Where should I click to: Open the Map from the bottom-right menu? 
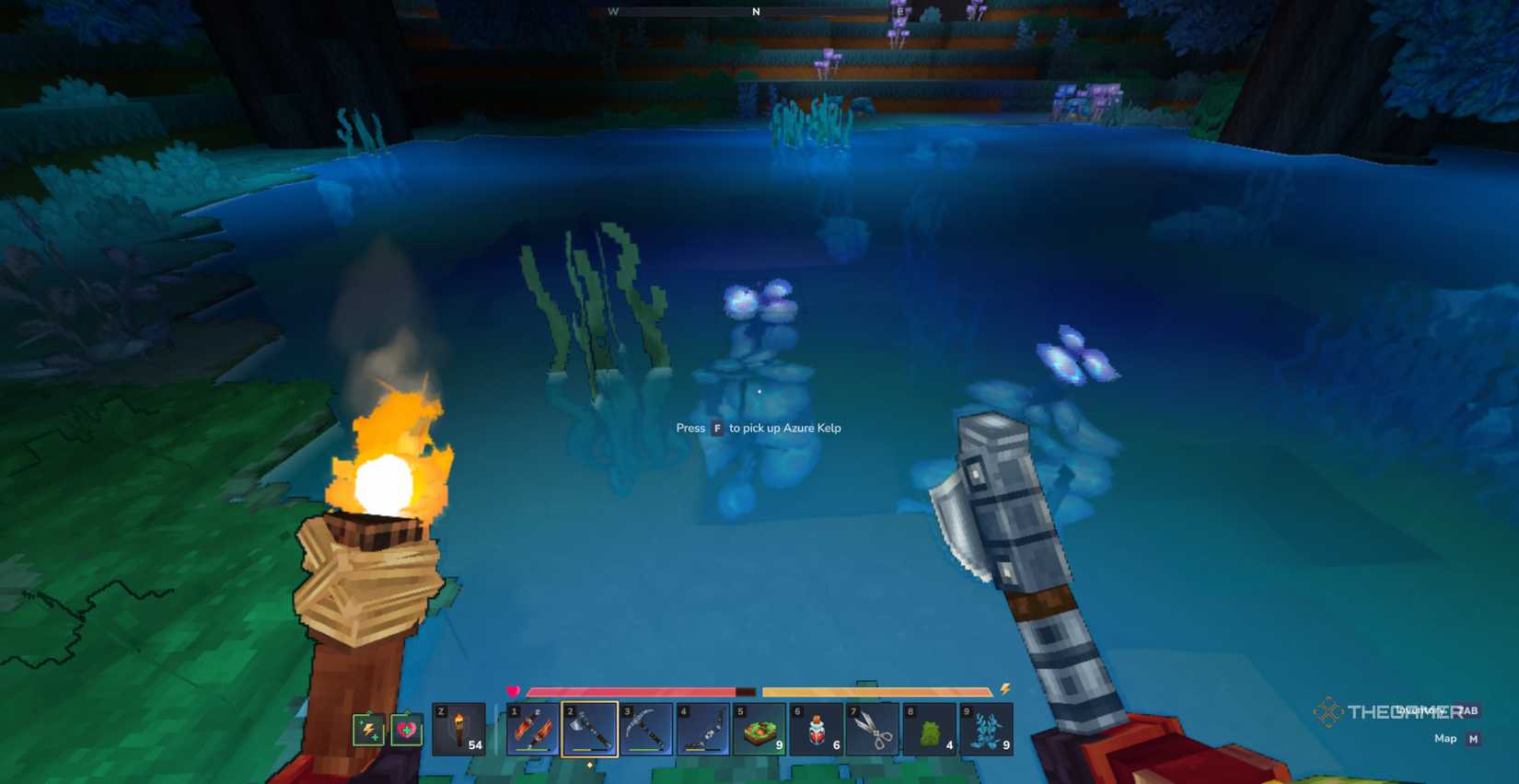point(1445,739)
